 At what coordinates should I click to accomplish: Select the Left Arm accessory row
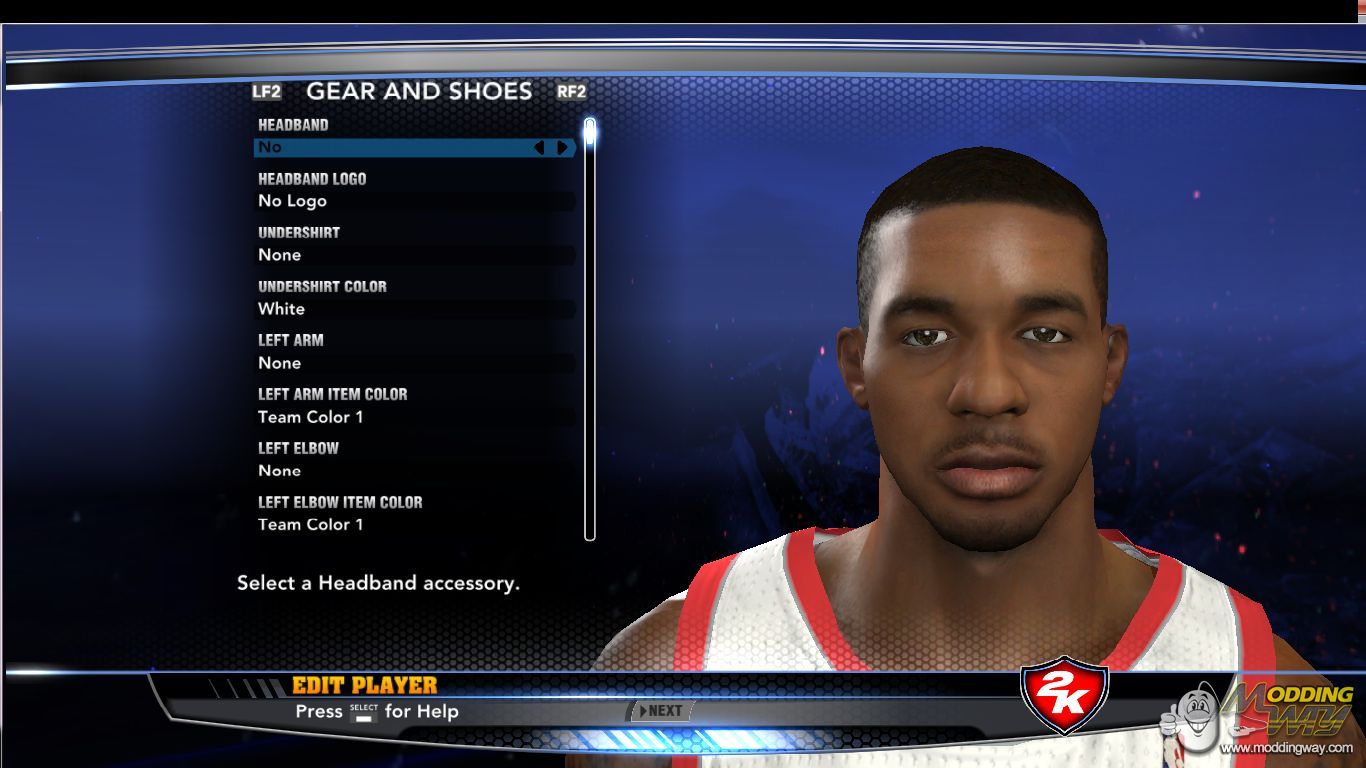[x=414, y=363]
